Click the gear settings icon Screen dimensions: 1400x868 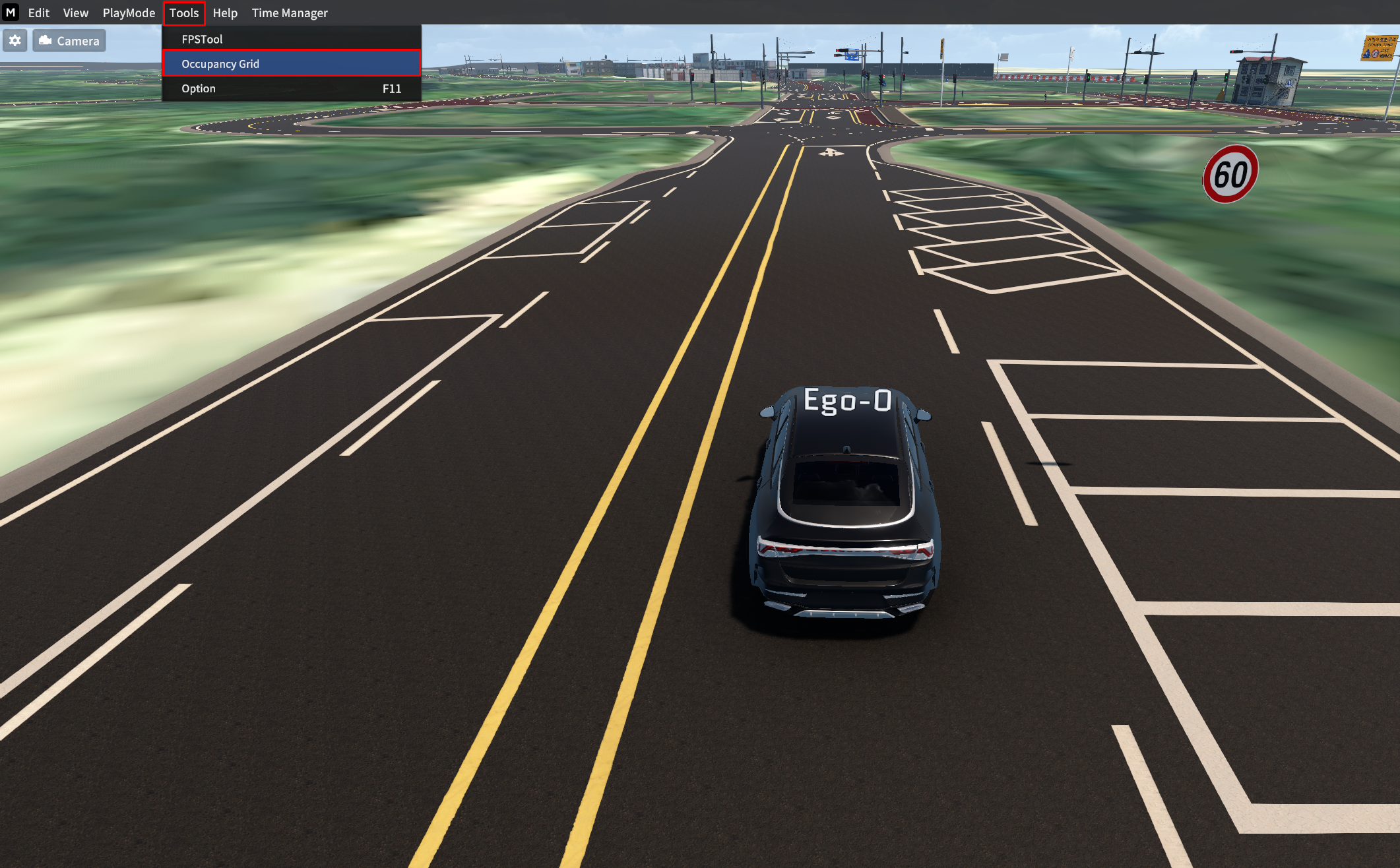[x=15, y=41]
